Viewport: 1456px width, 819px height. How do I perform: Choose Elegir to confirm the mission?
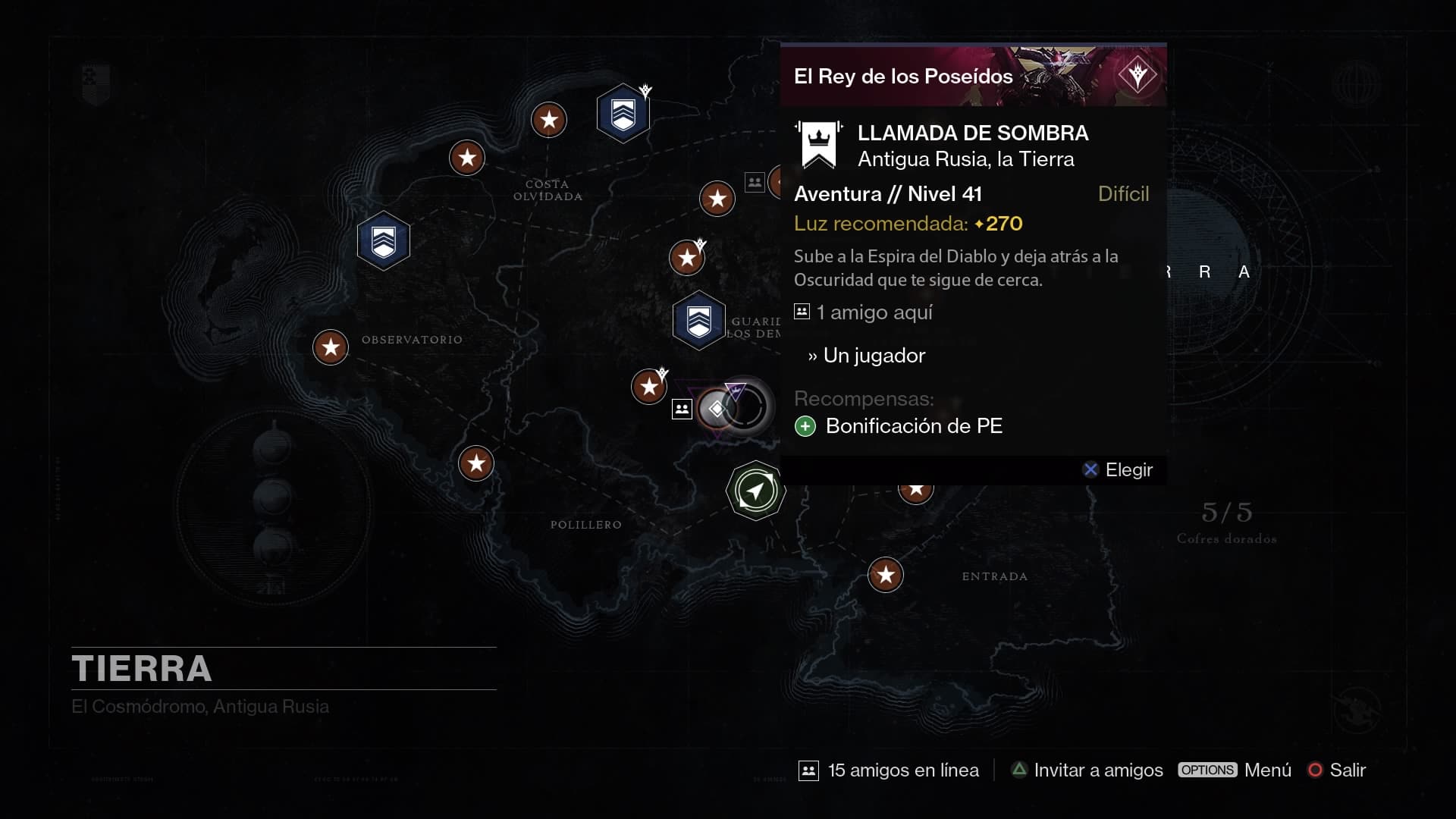point(1118,470)
